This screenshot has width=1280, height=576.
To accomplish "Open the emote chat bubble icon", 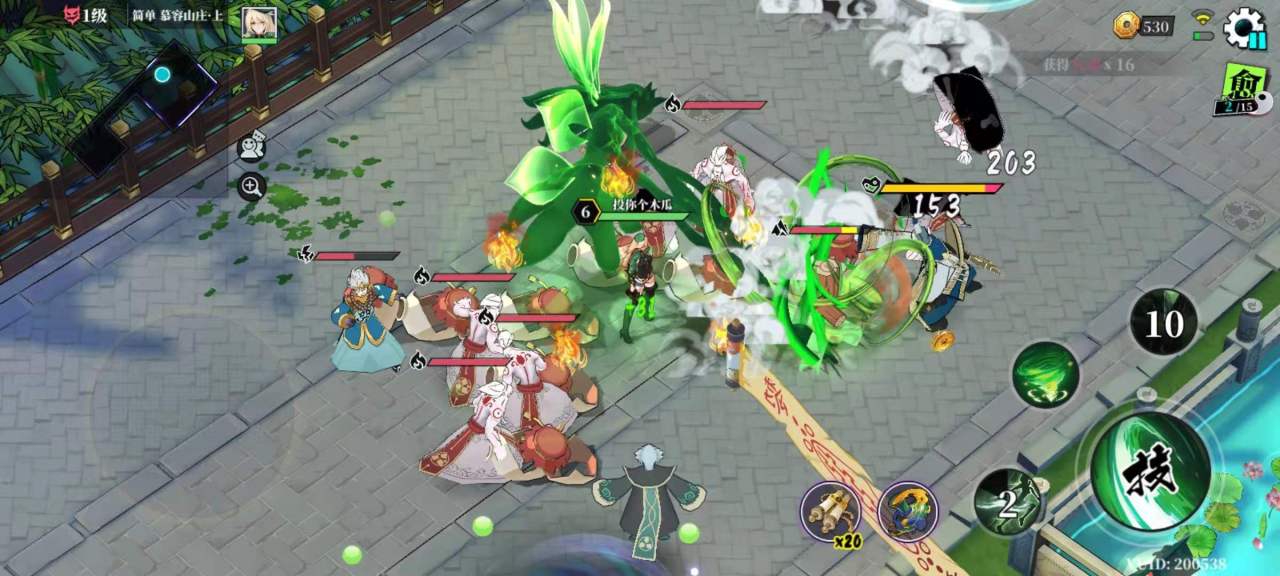I will (251, 147).
